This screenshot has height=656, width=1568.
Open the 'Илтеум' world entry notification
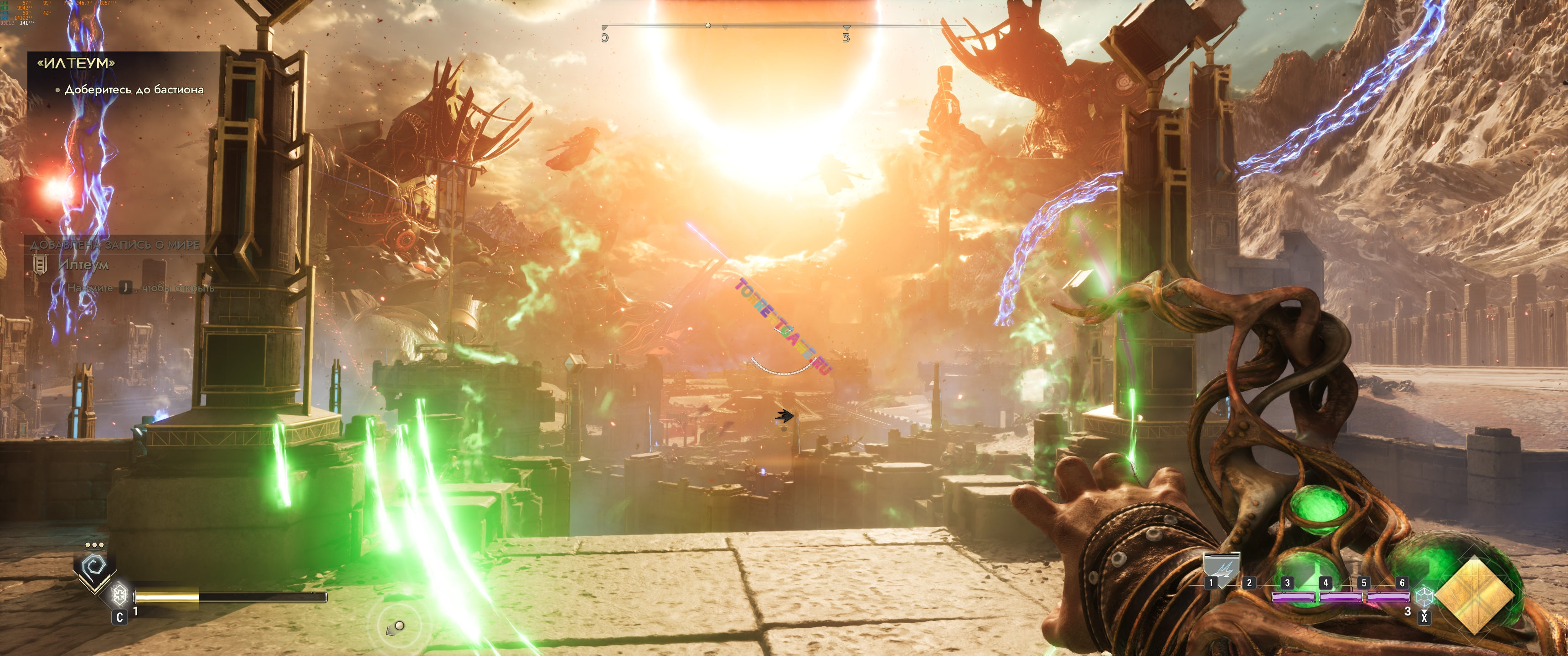[x=83, y=265]
